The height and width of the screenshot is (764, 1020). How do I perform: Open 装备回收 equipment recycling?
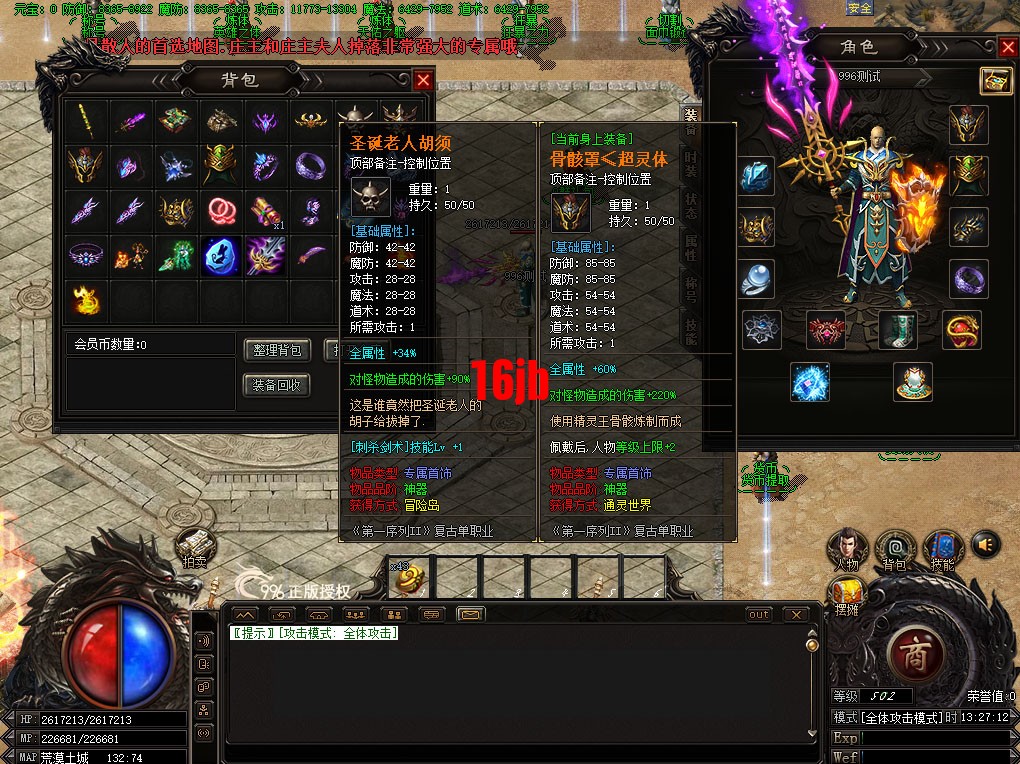[277, 385]
